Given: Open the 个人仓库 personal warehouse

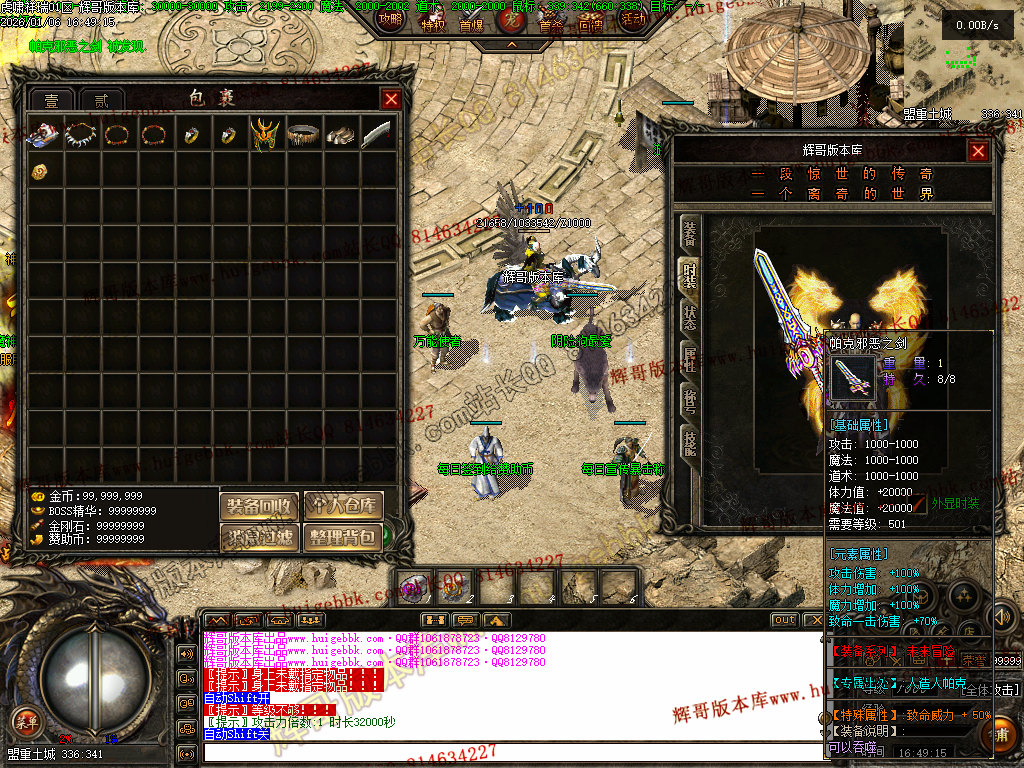Looking at the screenshot, I should (343, 507).
